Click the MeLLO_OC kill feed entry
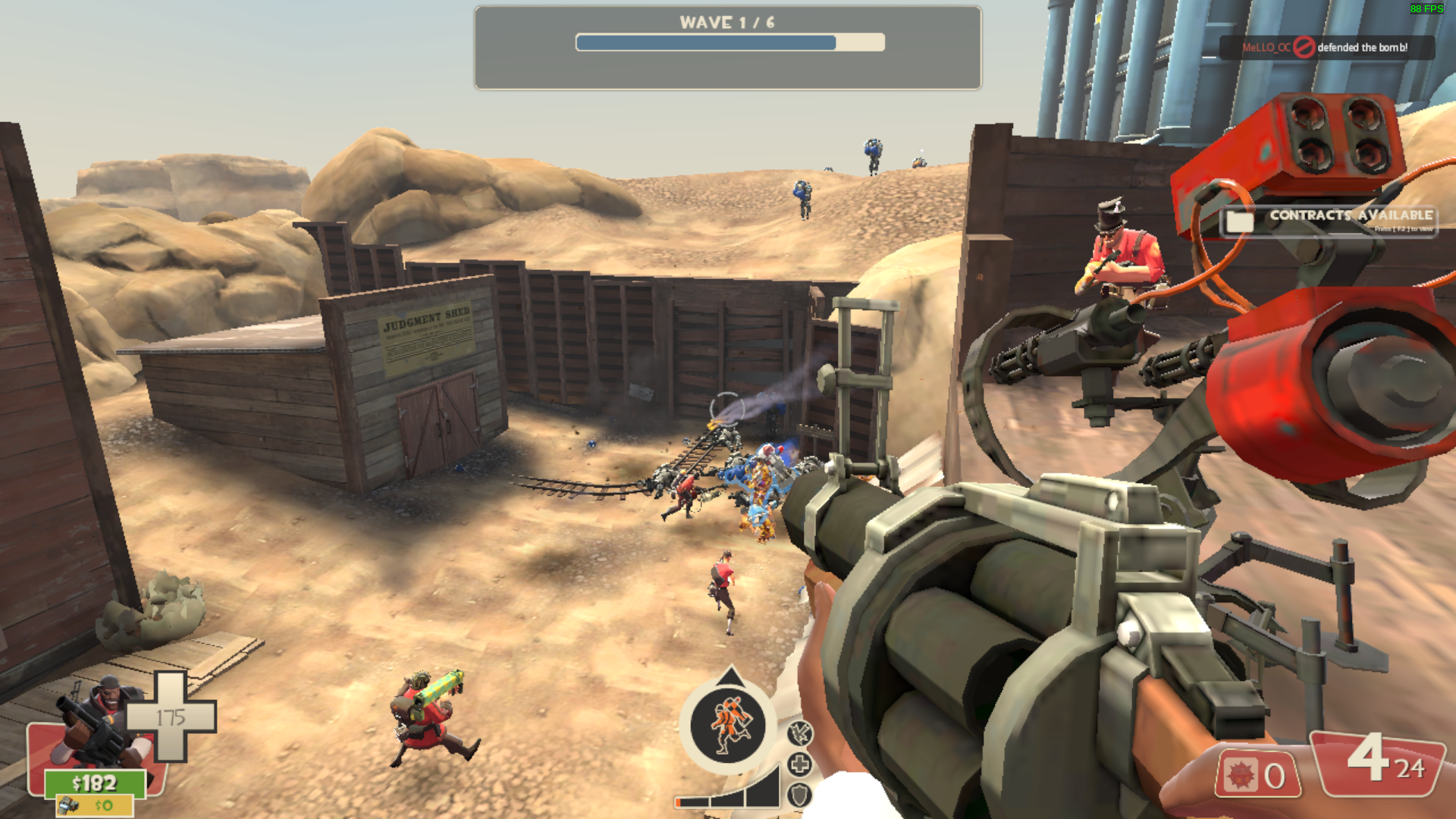The image size is (1456, 819). tap(1327, 47)
